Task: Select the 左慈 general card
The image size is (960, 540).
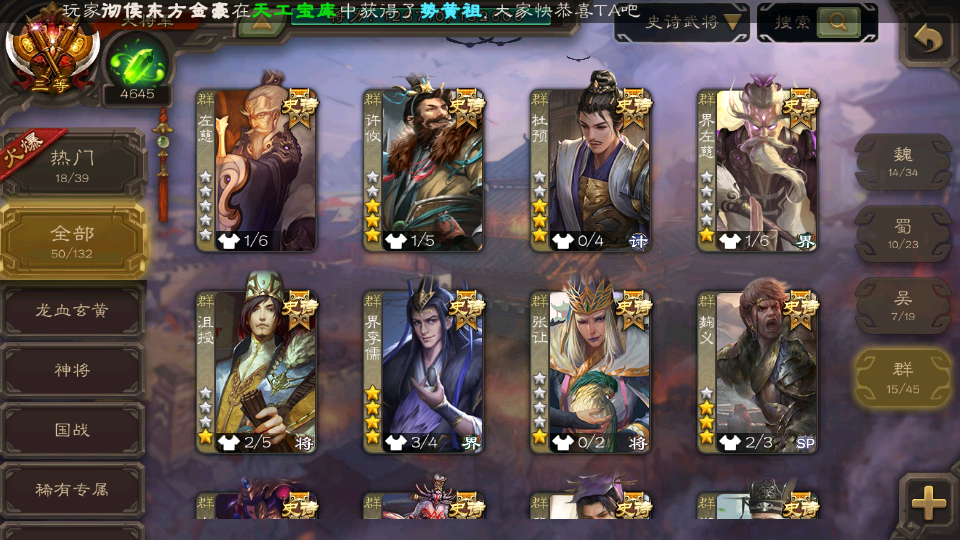Action: [x=257, y=168]
